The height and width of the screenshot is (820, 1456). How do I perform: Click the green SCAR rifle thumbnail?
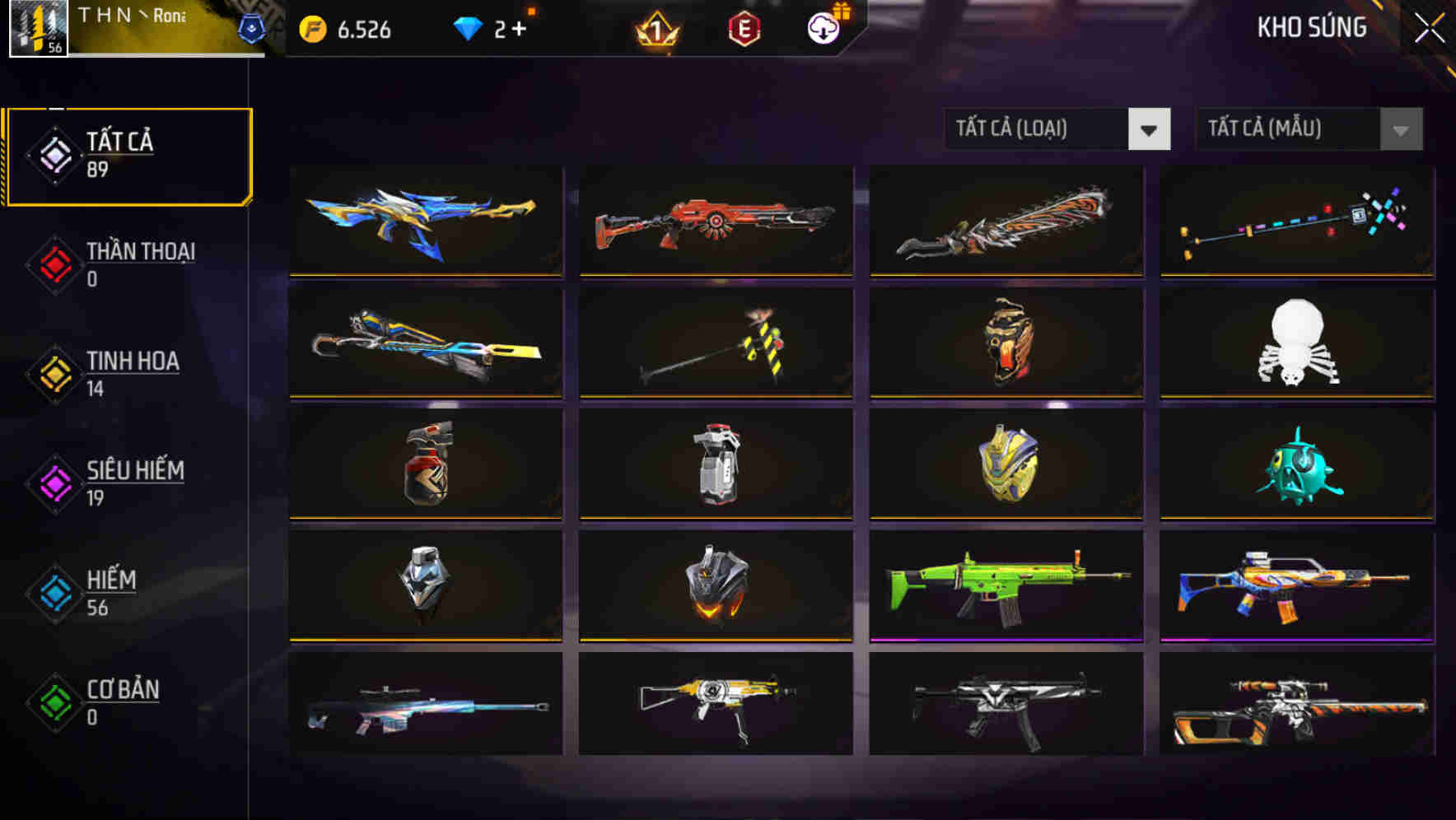(1004, 585)
